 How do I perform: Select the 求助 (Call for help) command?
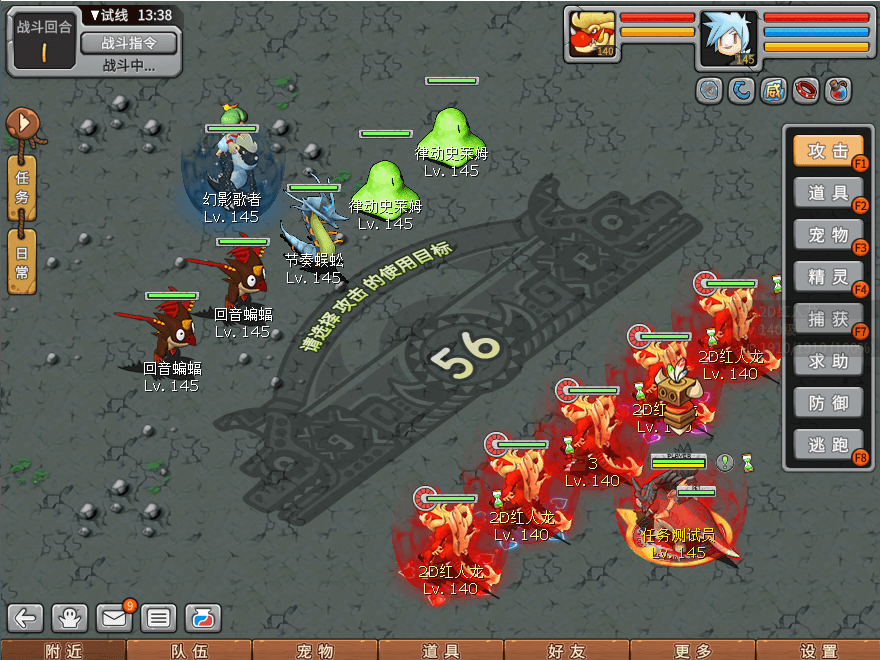coord(828,361)
